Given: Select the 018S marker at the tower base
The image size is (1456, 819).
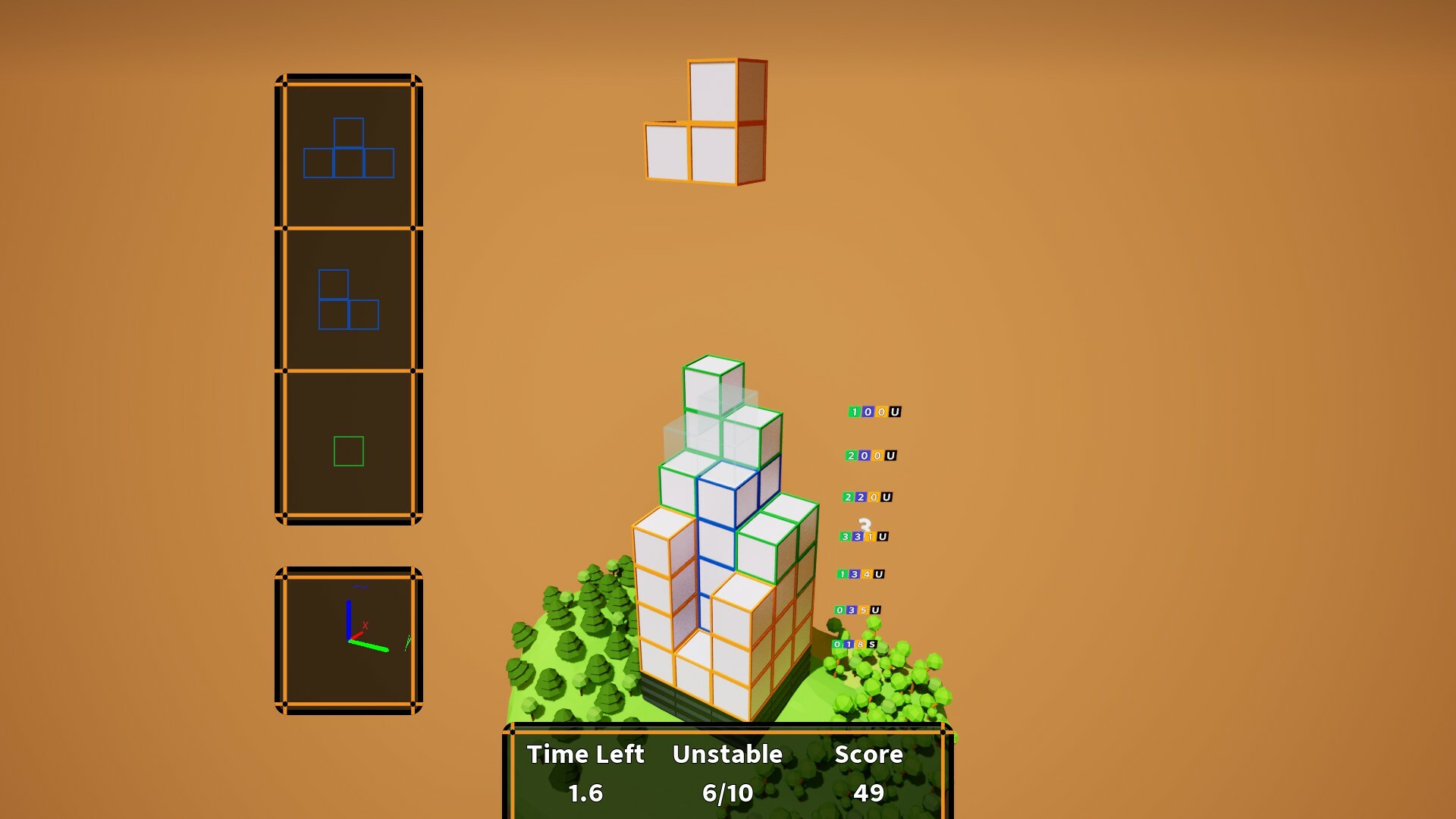Looking at the screenshot, I should (853, 645).
